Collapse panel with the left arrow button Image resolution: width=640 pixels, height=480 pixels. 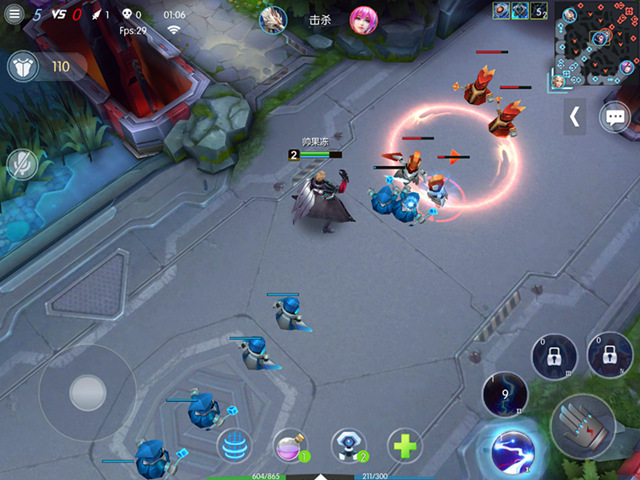tap(574, 116)
